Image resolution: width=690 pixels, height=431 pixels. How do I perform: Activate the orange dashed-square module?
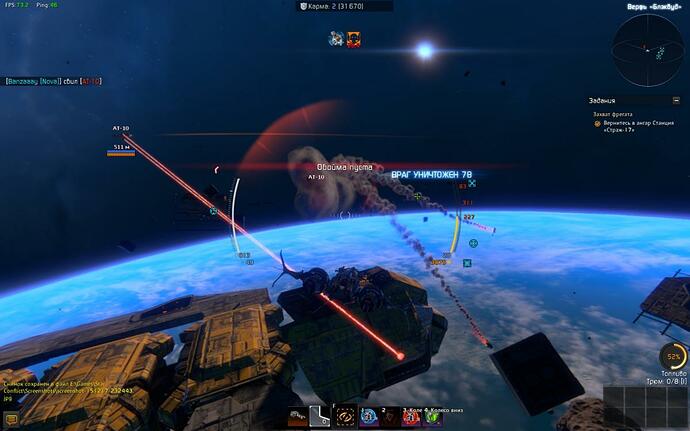[345, 416]
